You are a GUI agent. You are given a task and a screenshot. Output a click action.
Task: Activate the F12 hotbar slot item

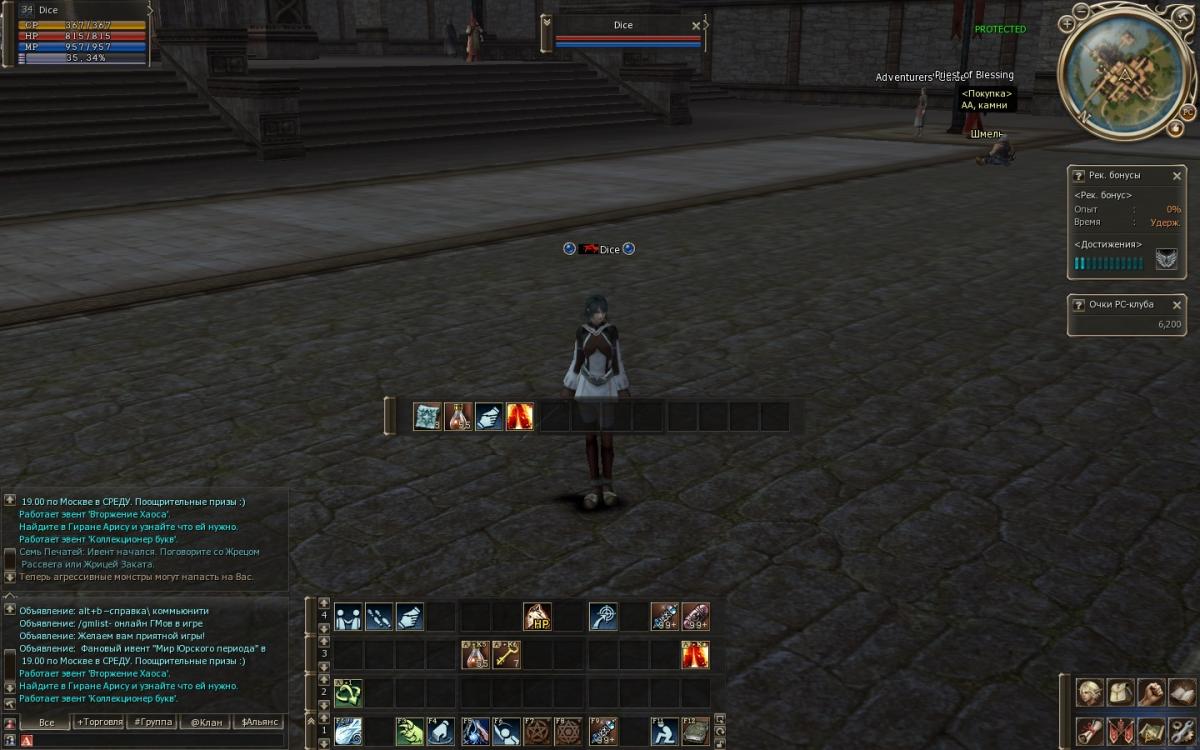(x=695, y=732)
